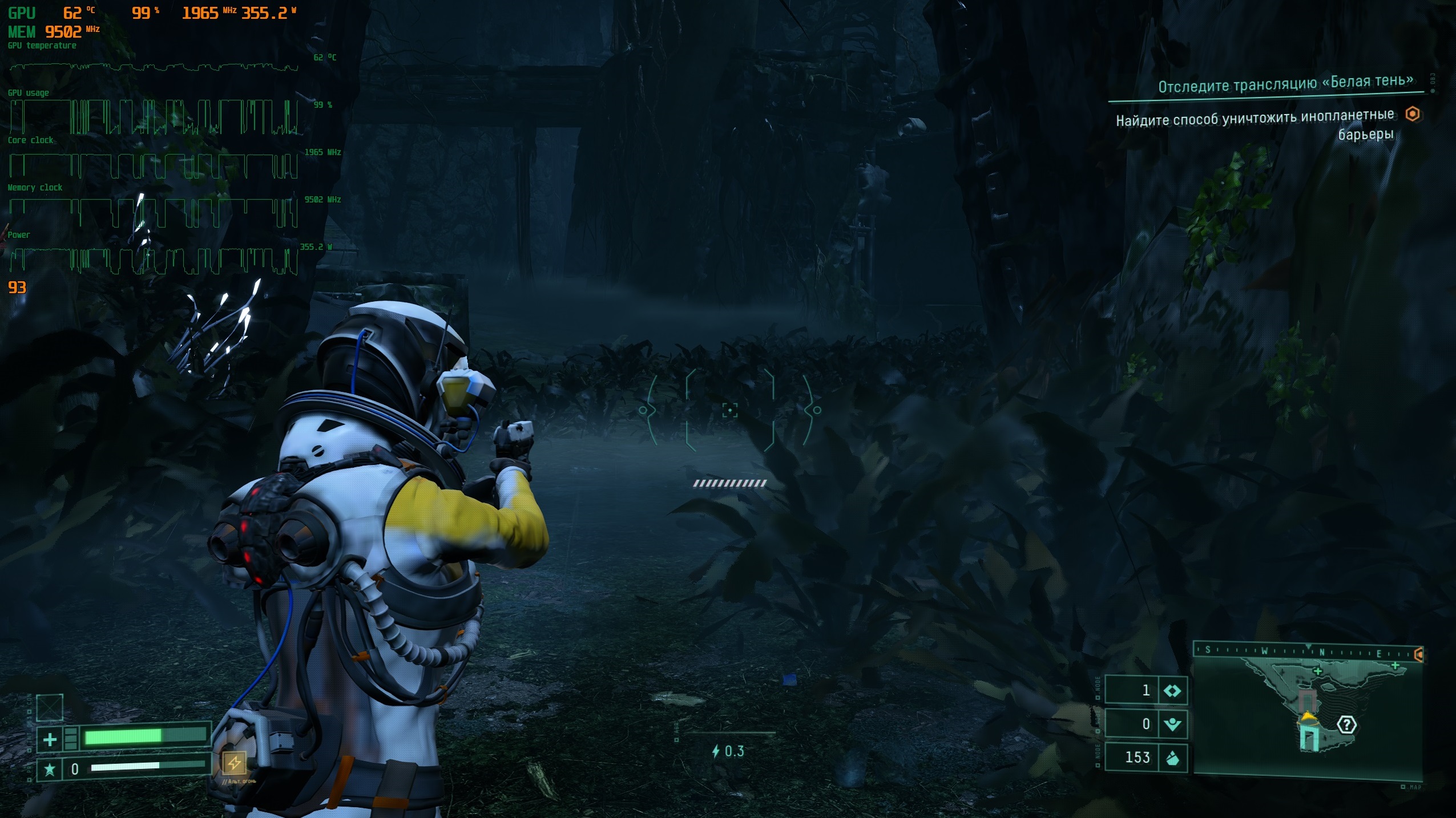Select the question mark marker on the minimap
1456x818 pixels.
[x=1346, y=725]
